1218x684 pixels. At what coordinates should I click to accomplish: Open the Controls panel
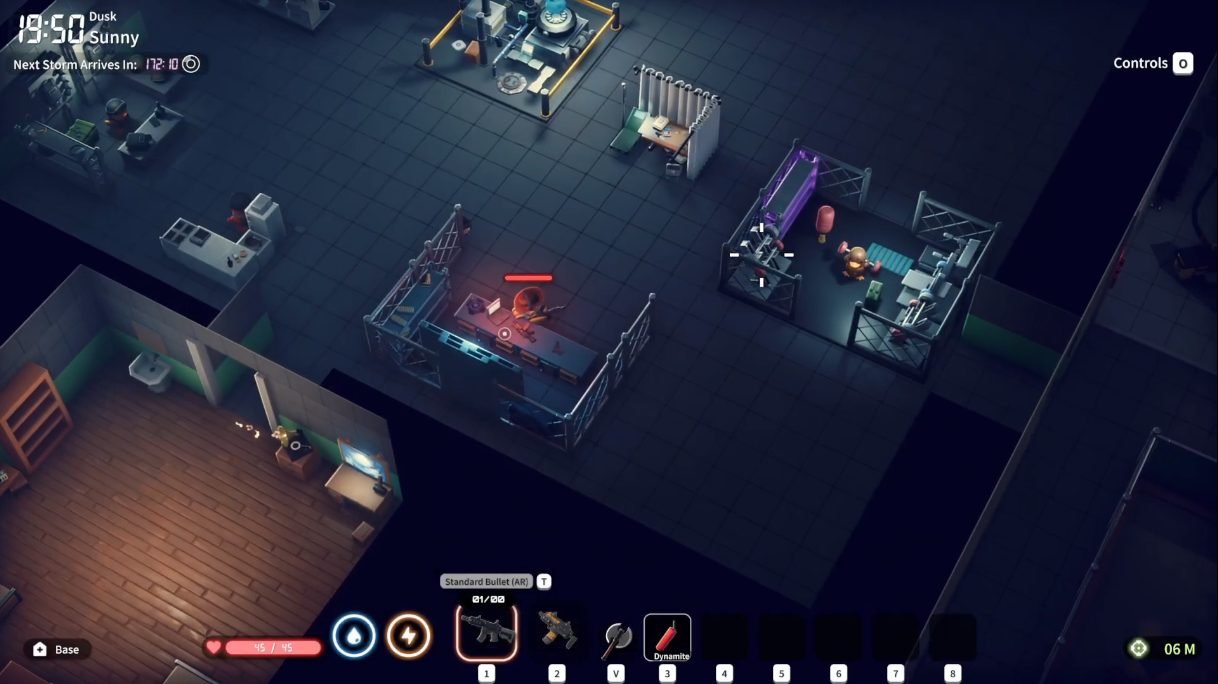[x=1152, y=63]
